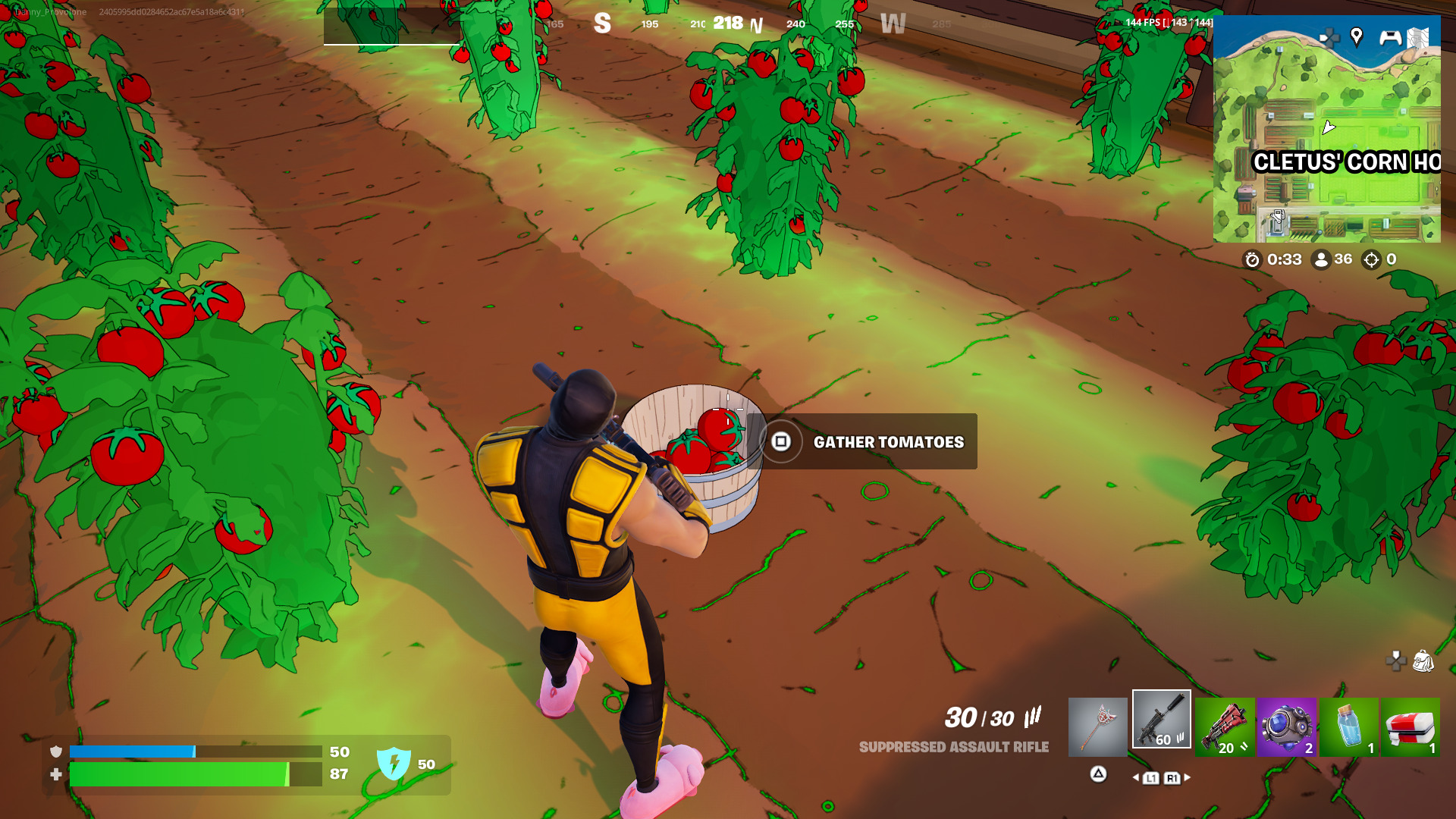Select the pickaxe harvesting tool slot
Image resolution: width=1456 pixels, height=819 pixels.
1097,727
